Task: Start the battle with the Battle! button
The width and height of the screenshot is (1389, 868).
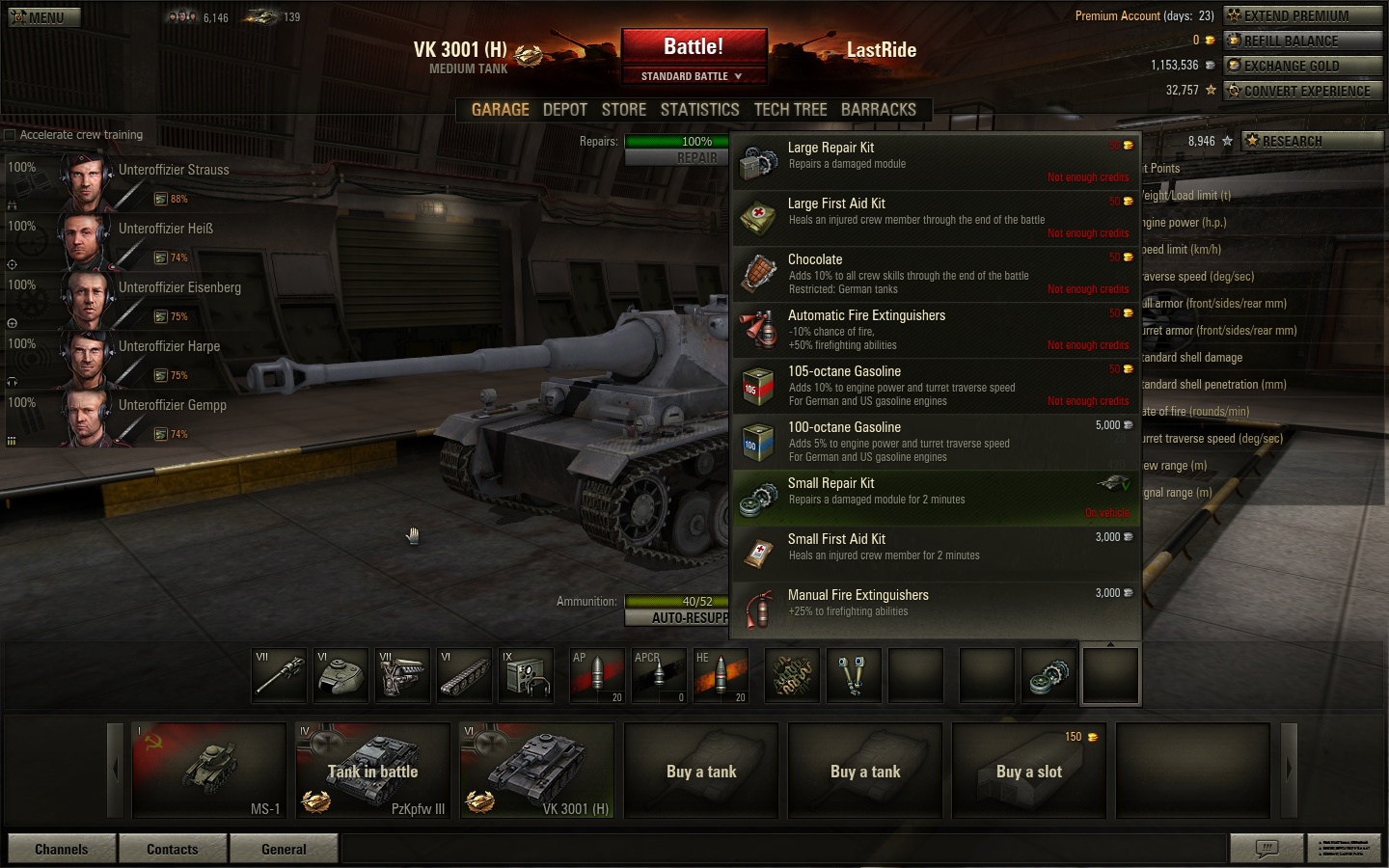Action: click(694, 46)
